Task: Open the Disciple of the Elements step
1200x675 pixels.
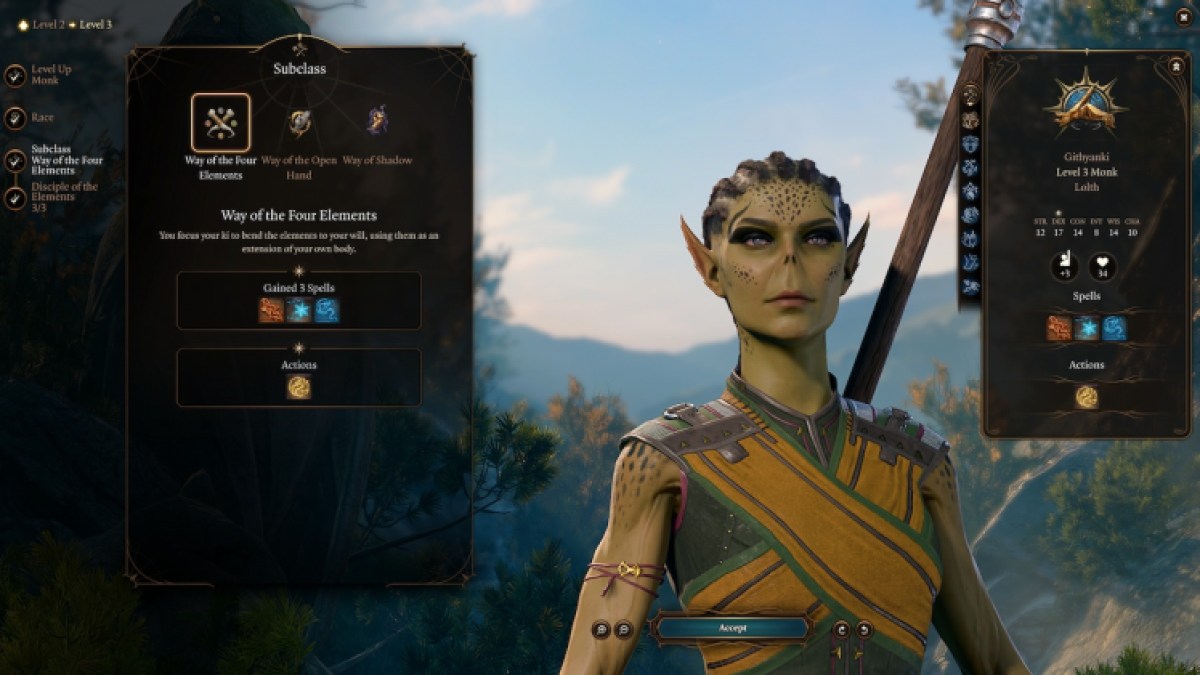Action: pyautogui.click(x=15, y=198)
